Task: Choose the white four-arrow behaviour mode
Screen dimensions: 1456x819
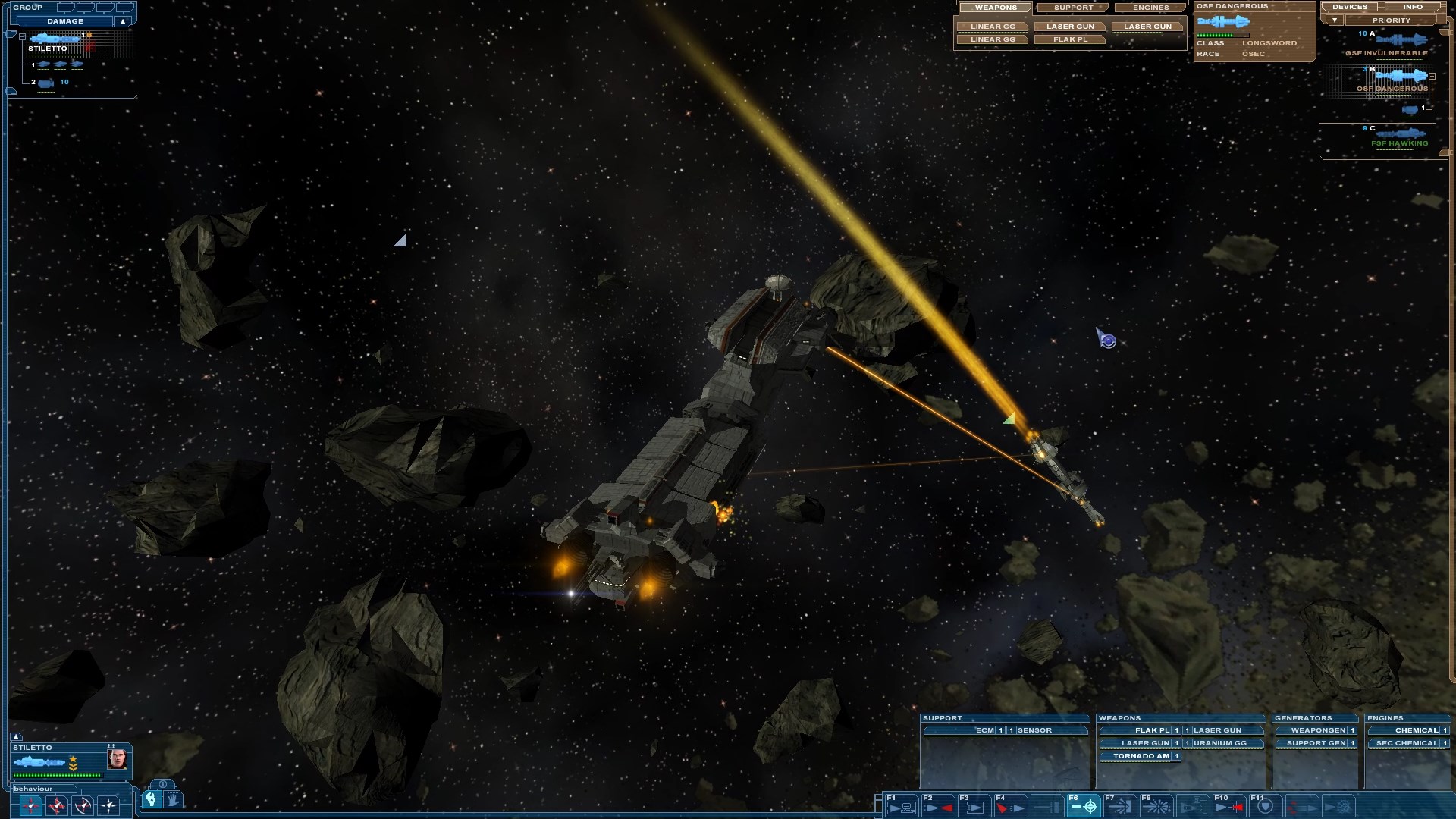Action: [x=108, y=805]
